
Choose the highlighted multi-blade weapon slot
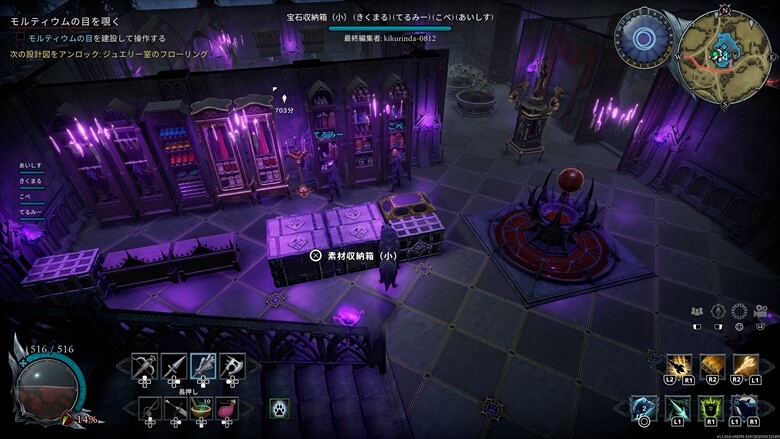coord(203,366)
